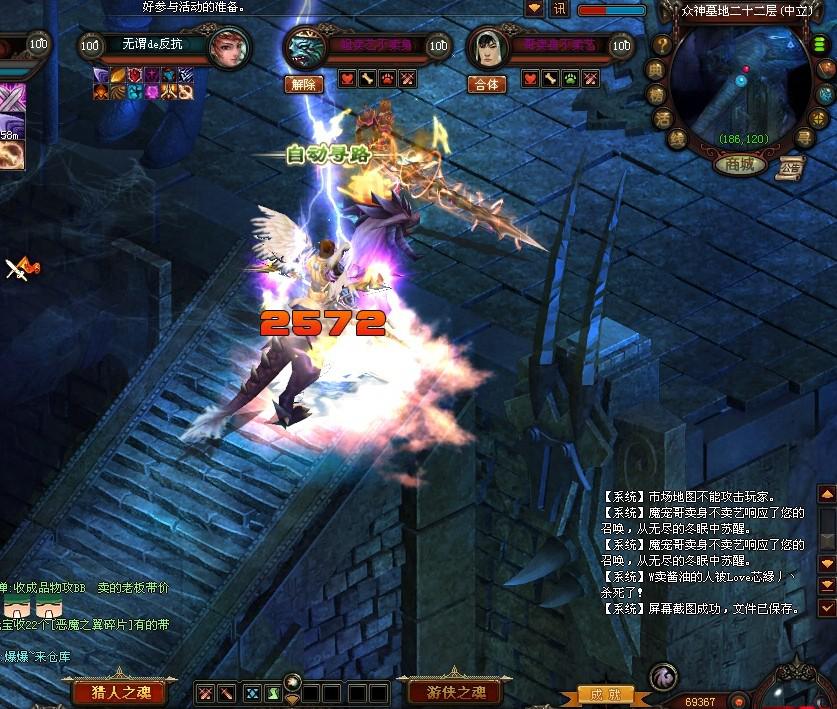Open the 讯 message button
Viewport: 837px width, 709px height.
559,9
